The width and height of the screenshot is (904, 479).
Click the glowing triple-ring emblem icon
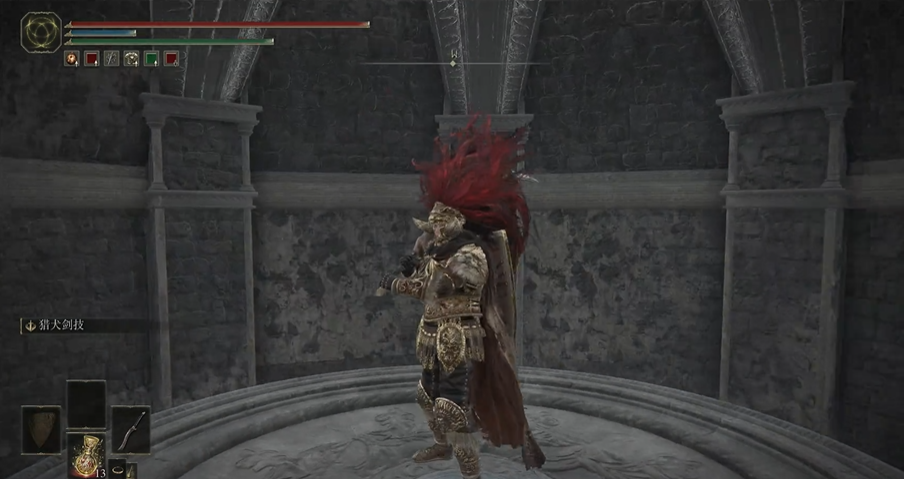(41, 32)
